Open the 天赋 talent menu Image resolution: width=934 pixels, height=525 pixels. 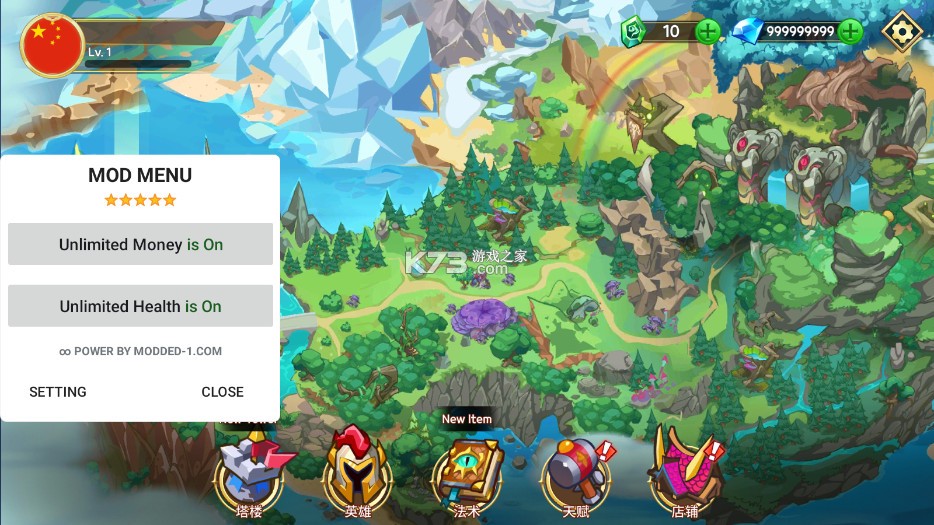pos(574,472)
